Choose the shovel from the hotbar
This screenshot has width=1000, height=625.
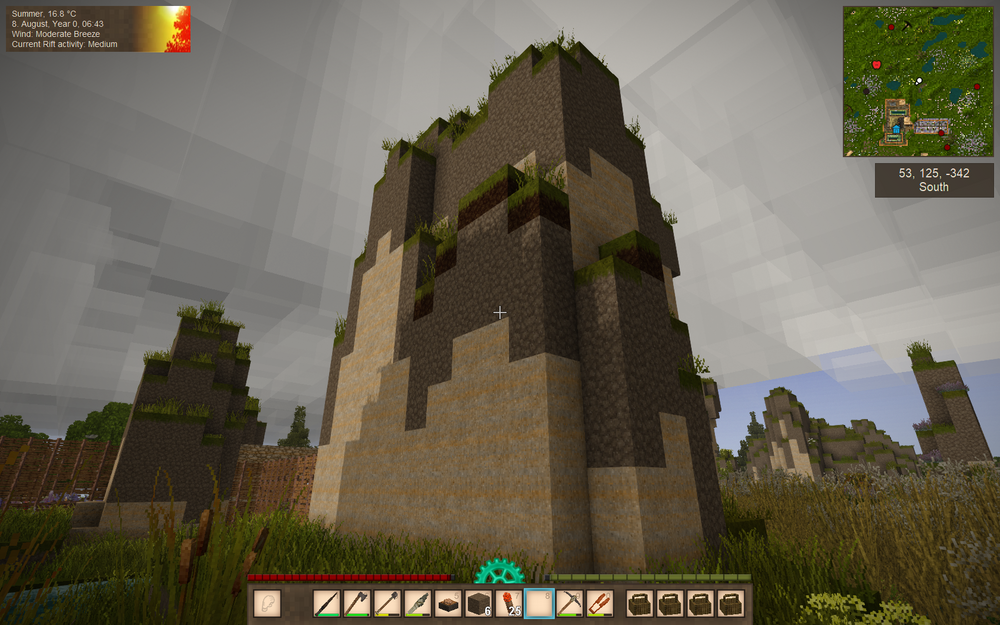click(x=387, y=604)
